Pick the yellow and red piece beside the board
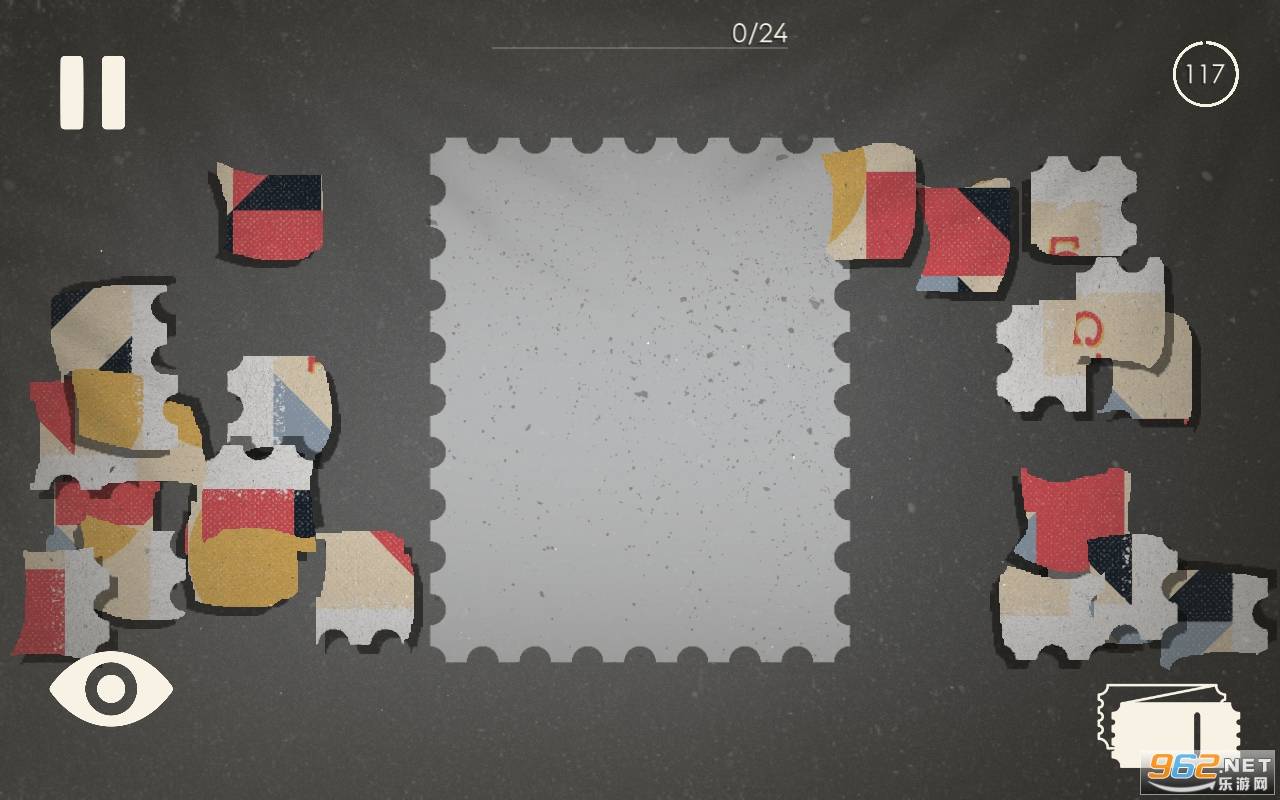The image size is (1280, 800). tap(869, 202)
